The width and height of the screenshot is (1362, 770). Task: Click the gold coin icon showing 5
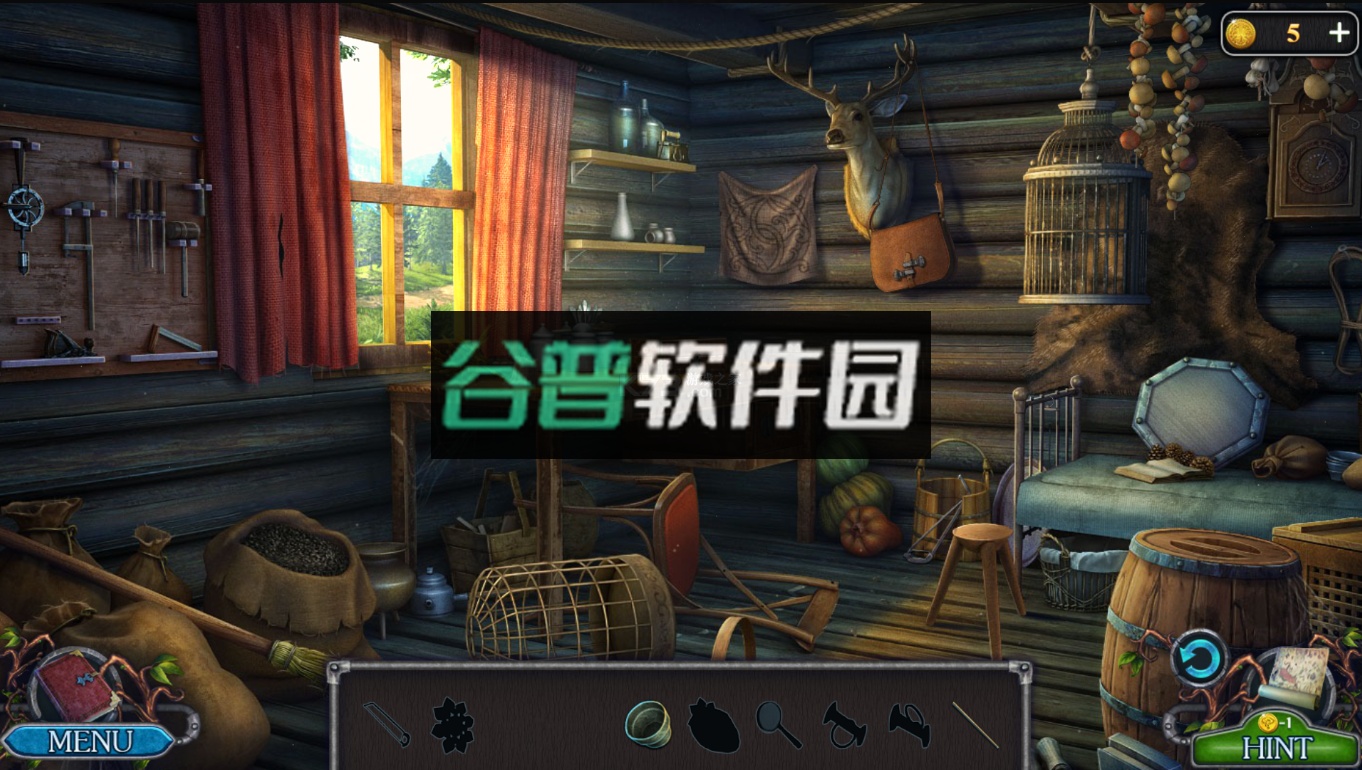click(x=1241, y=32)
